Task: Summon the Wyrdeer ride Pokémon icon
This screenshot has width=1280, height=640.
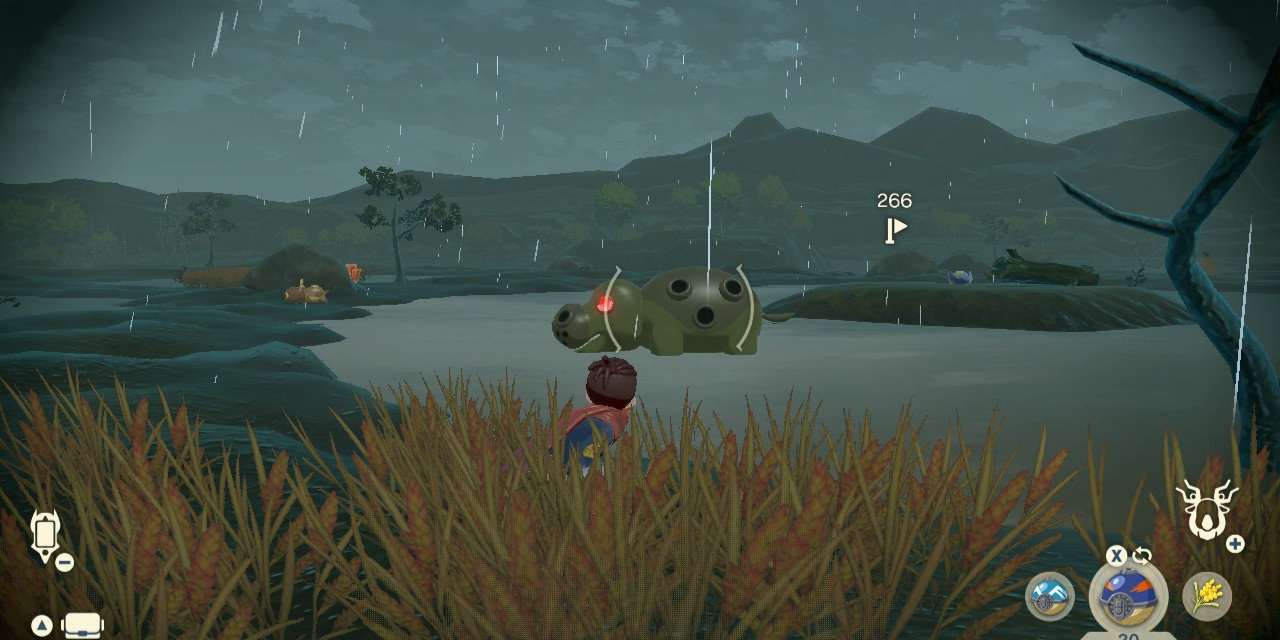Action: (1205, 508)
